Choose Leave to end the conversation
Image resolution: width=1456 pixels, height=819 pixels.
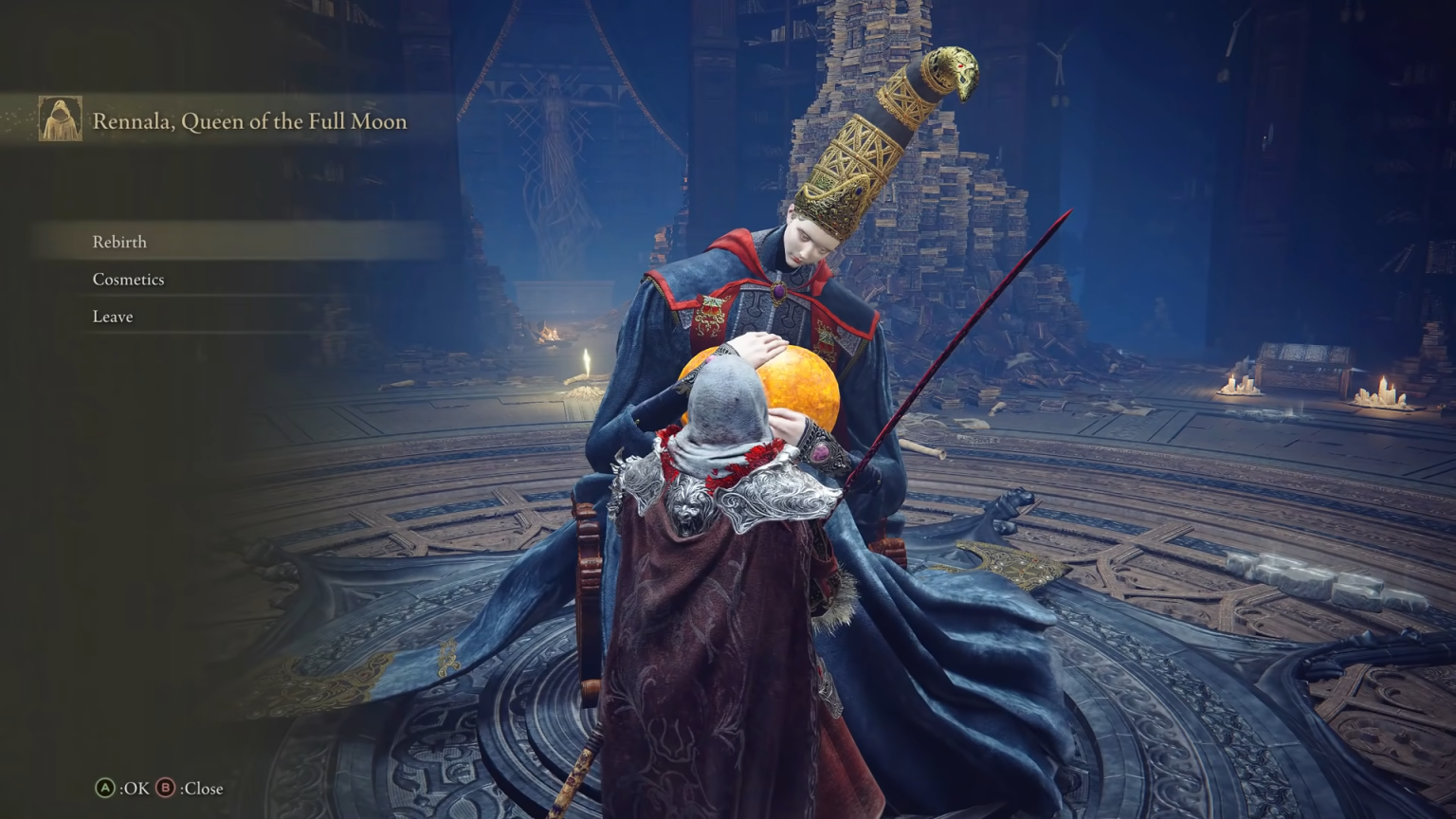(x=112, y=316)
